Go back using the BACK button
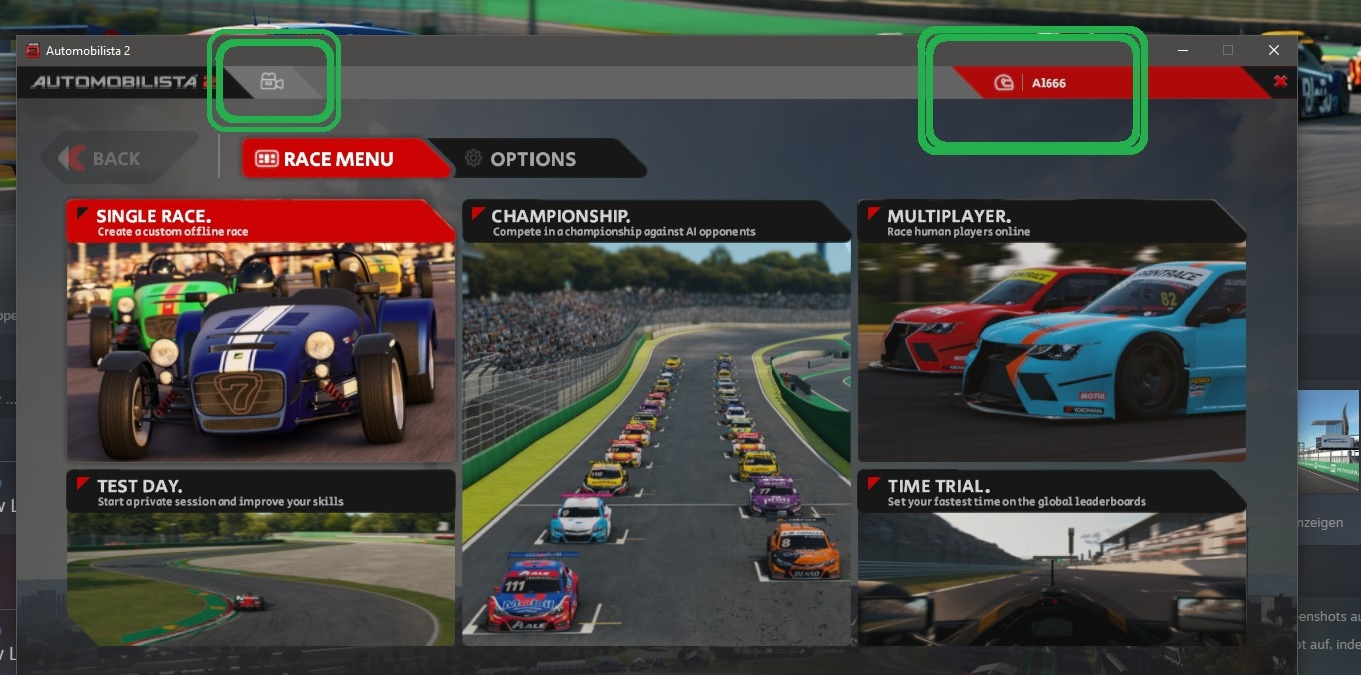The image size is (1361, 675). click(x=115, y=159)
